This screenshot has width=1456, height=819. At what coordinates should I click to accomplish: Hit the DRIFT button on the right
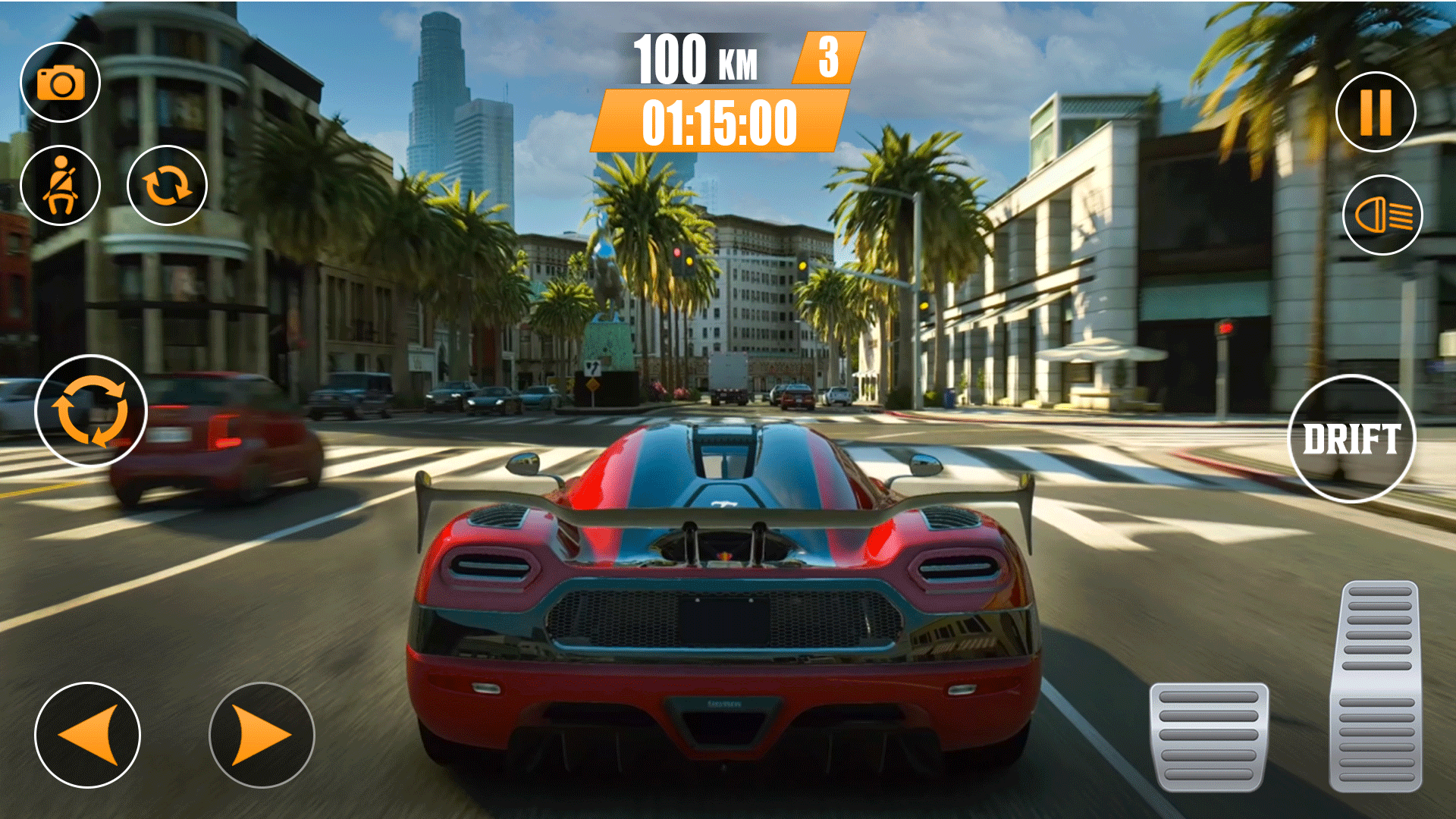point(1354,438)
